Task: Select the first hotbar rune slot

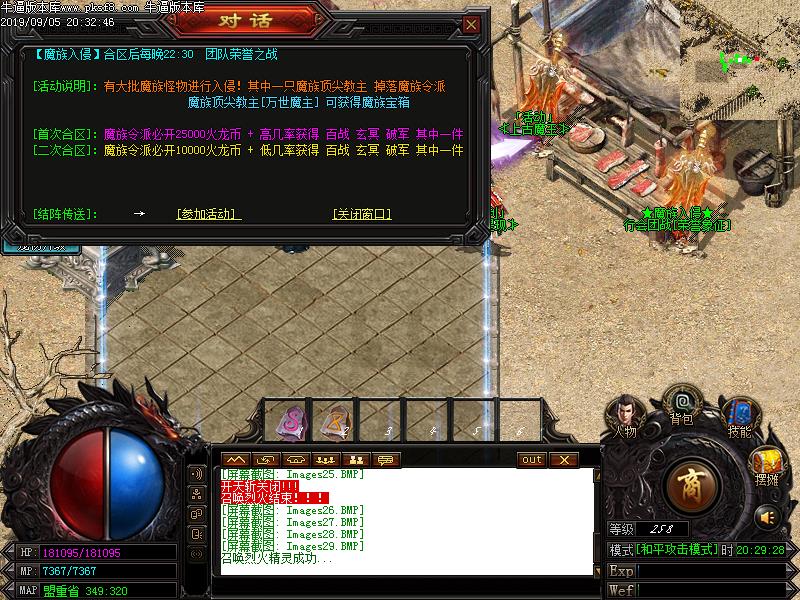Action: pyautogui.click(x=289, y=421)
